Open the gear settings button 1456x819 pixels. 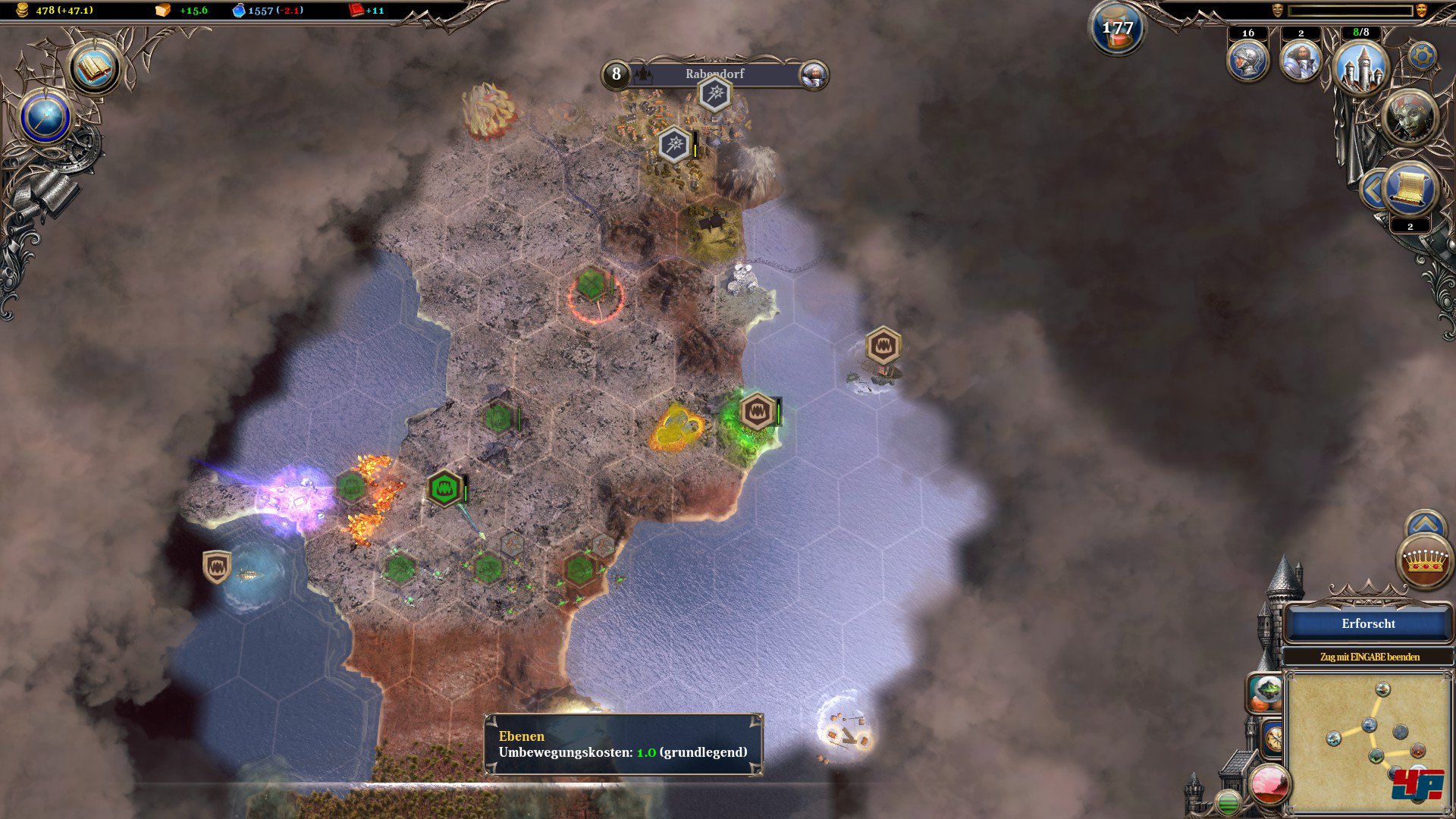tap(1422, 55)
